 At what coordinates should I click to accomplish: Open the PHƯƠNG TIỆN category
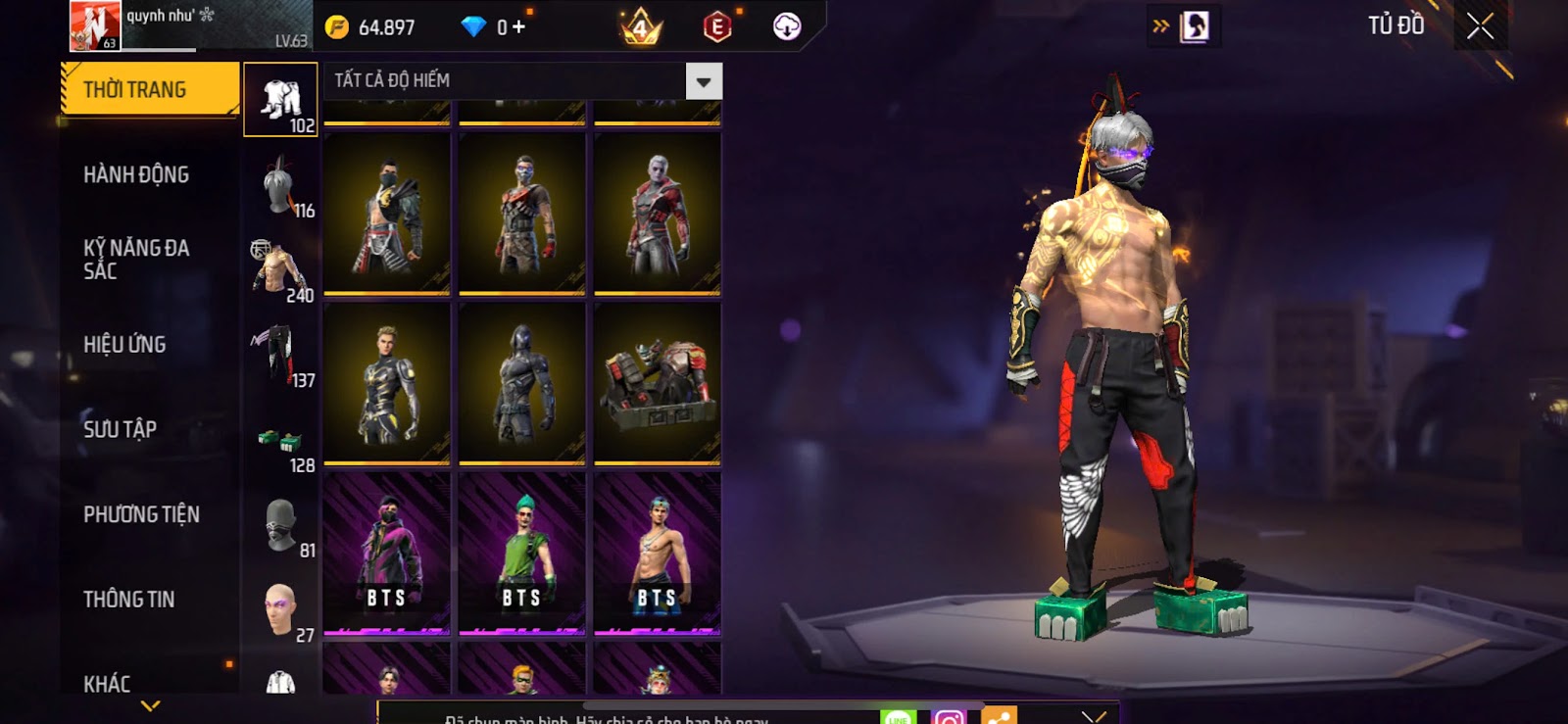(141, 514)
